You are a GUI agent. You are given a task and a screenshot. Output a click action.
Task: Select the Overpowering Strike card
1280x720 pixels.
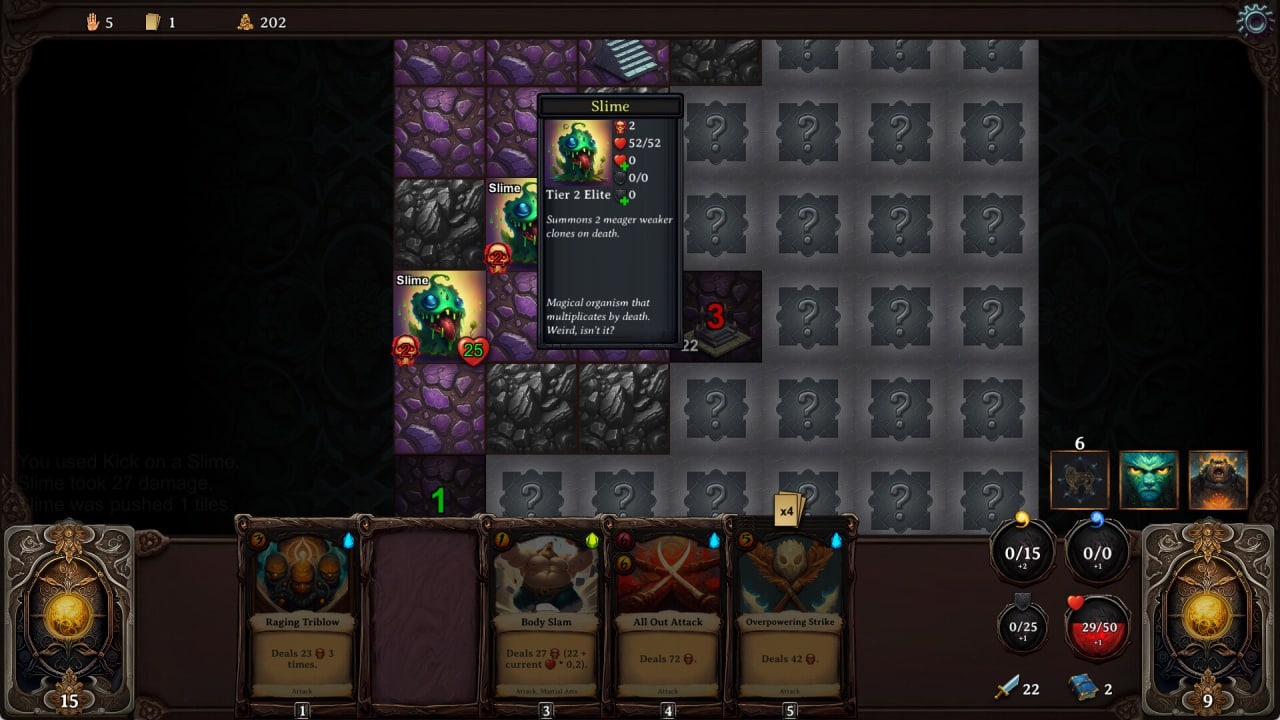click(x=790, y=610)
